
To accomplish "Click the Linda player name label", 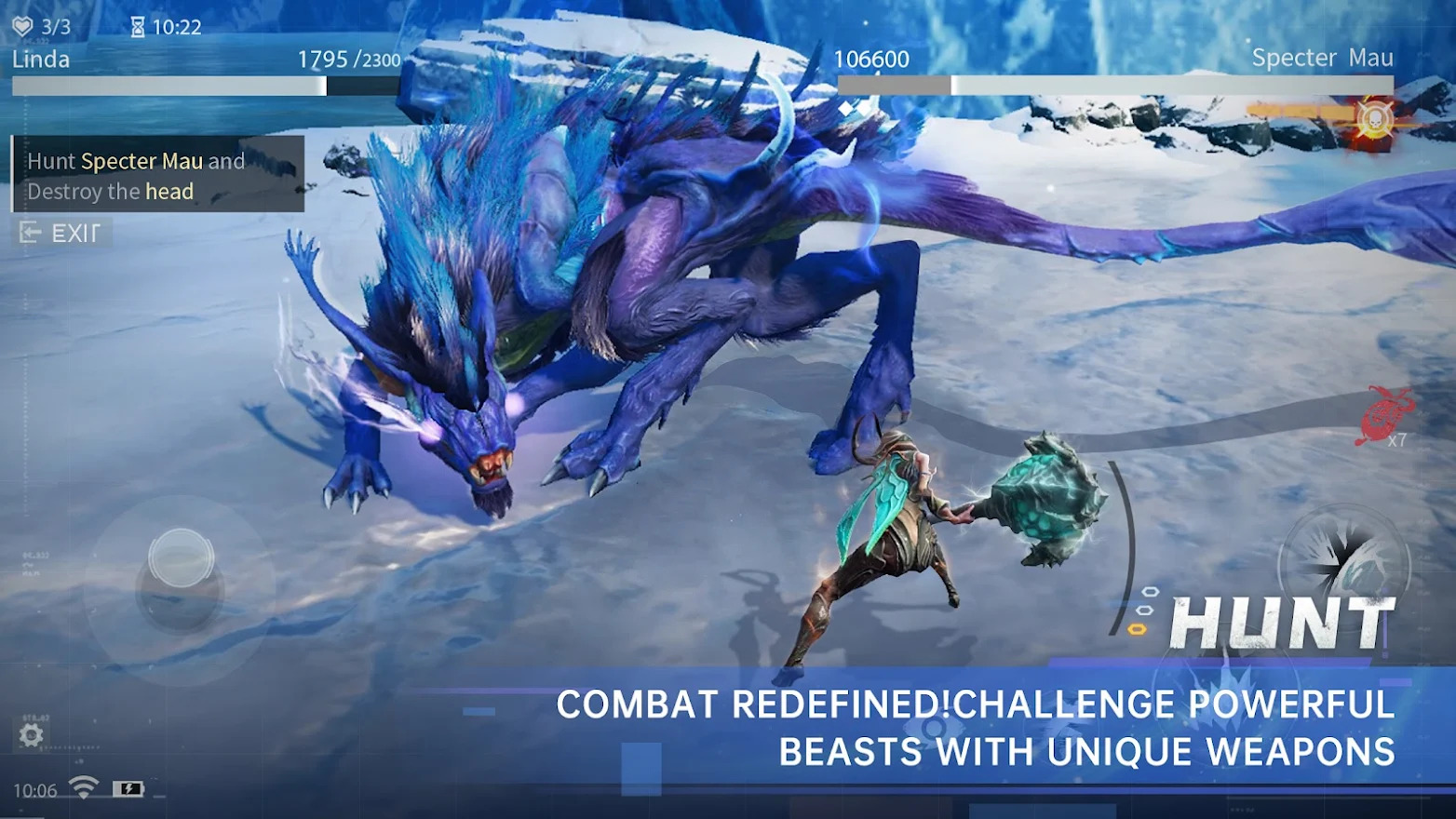I will coord(41,59).
